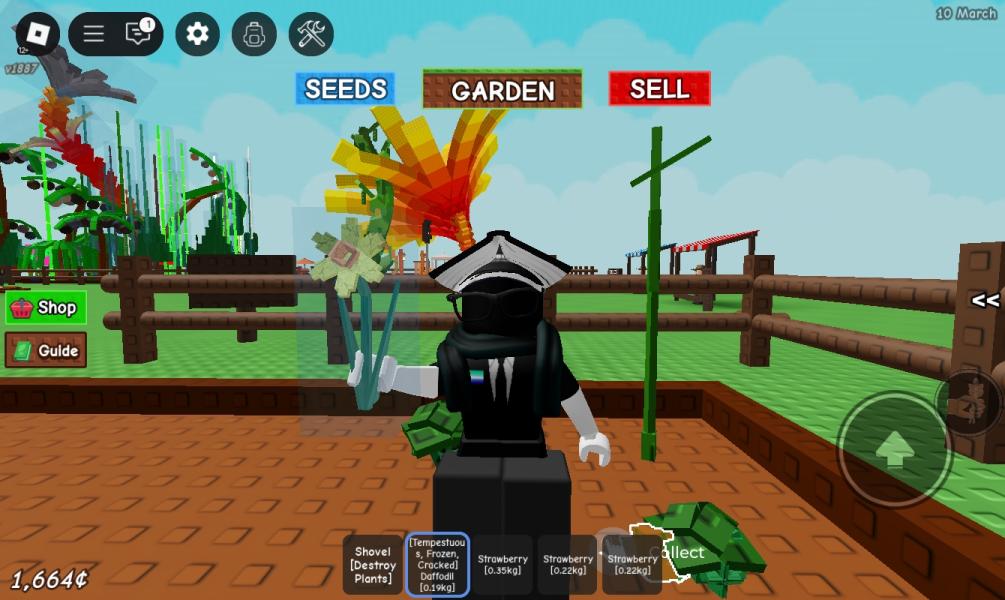This screenshot has height=600, width=1005.
Task: Choose the 0.35kg Strawberry hotbar slot
Action: coord(502,565)
